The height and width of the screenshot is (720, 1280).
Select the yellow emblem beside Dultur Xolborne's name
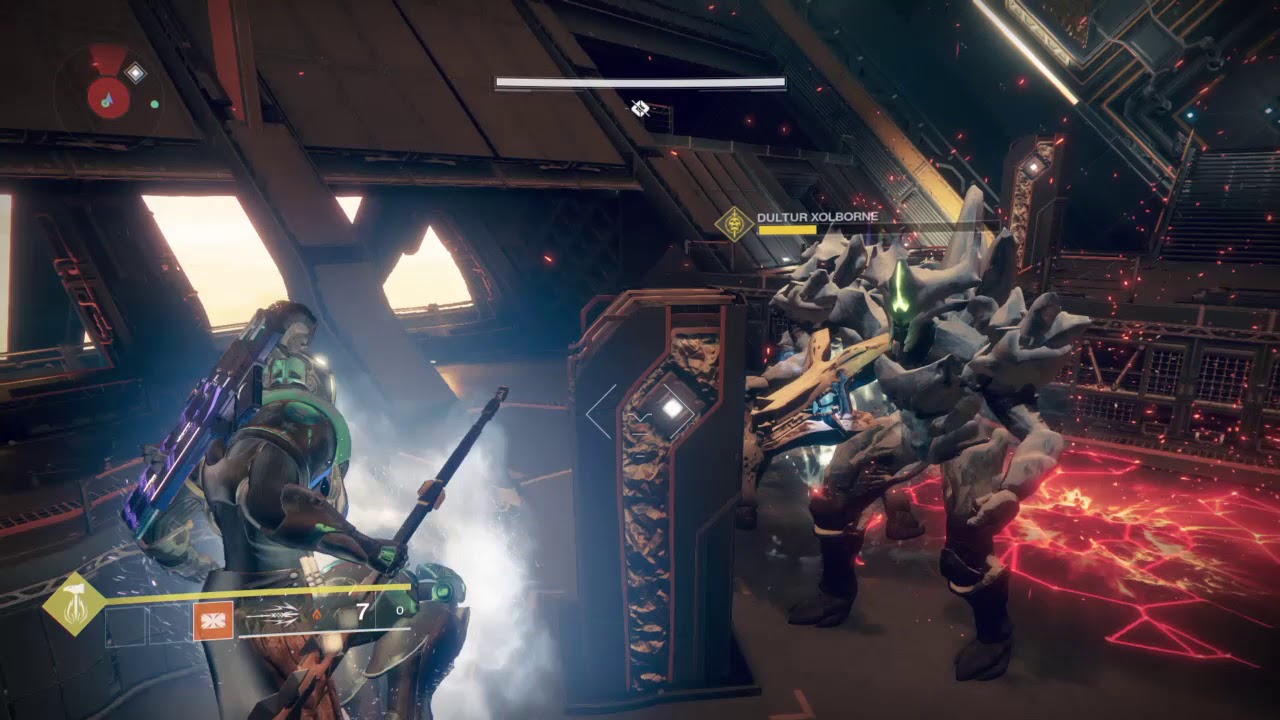[736, 223]
